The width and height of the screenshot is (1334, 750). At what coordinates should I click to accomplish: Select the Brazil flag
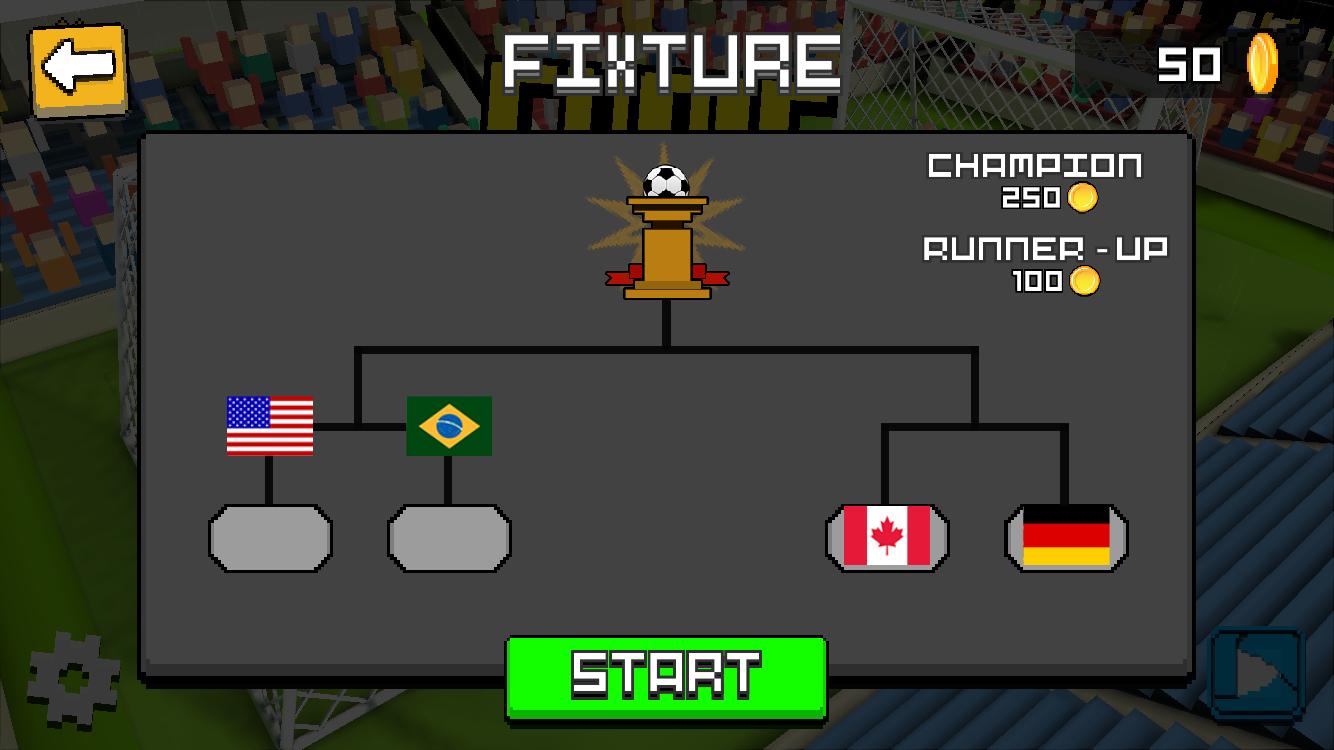[x=448, y=424]
